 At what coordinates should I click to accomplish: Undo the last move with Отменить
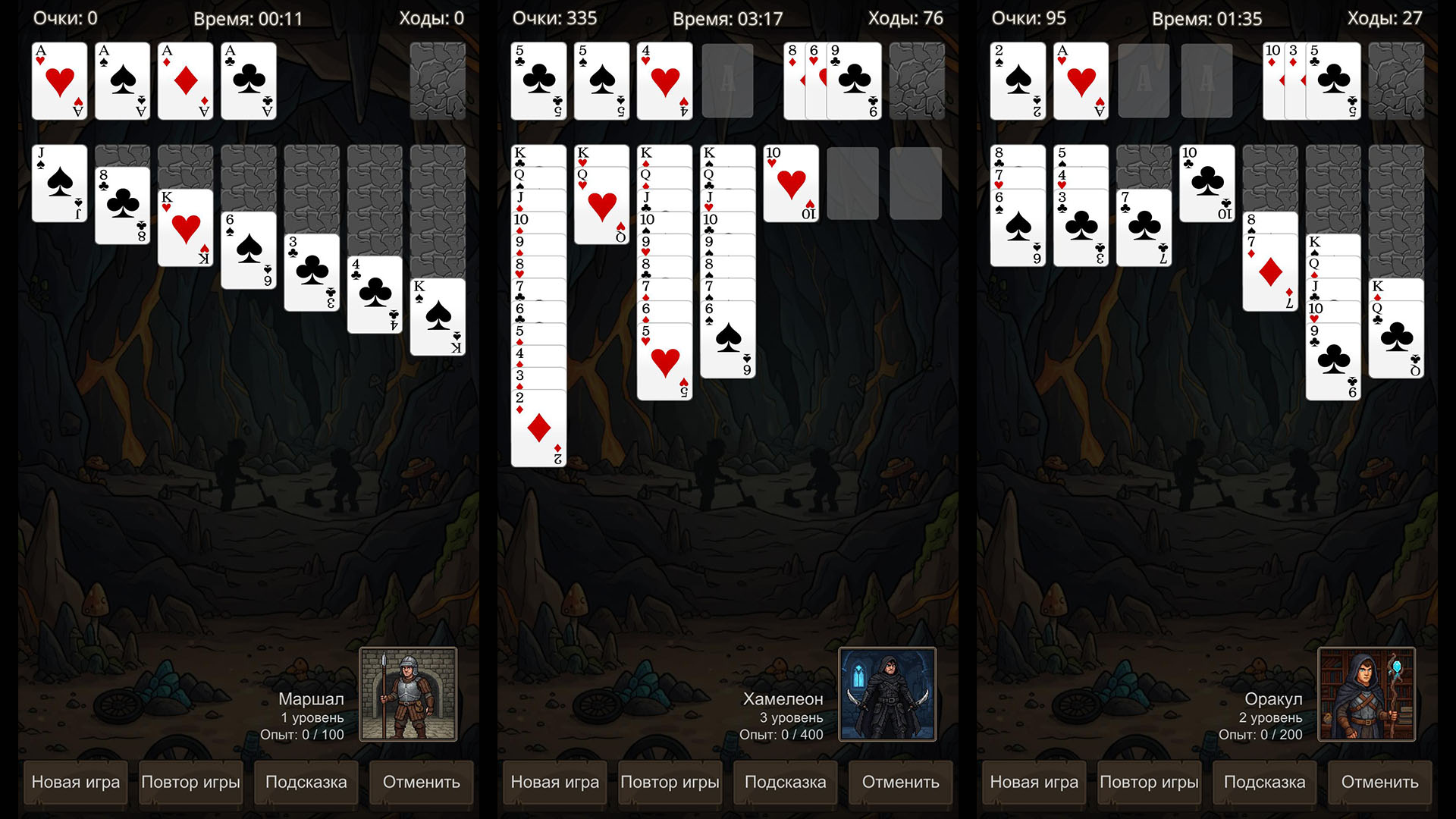pyautogui.click(x=421, y=783)
